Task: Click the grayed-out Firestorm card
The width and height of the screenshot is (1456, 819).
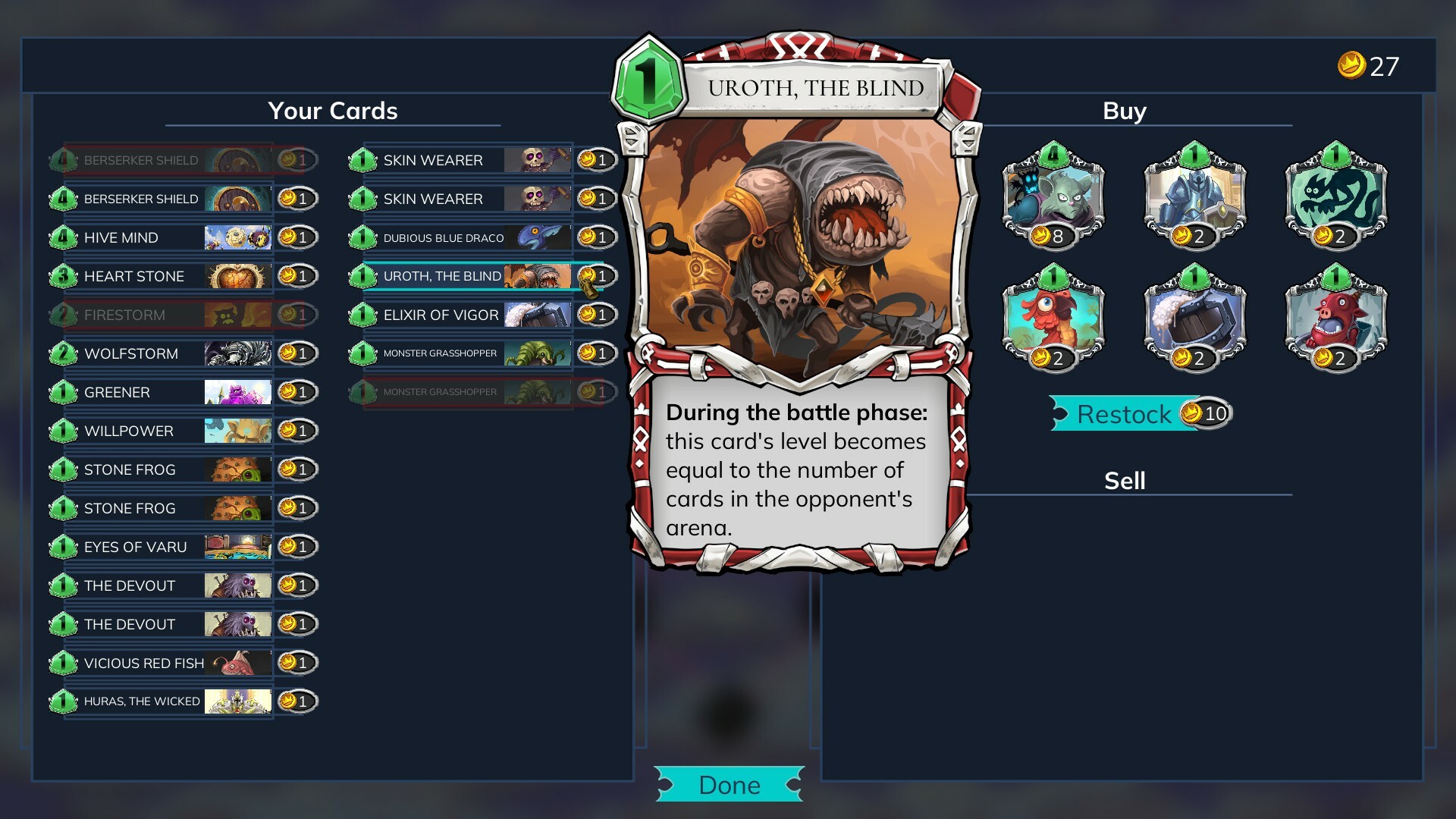Action: 152,314
